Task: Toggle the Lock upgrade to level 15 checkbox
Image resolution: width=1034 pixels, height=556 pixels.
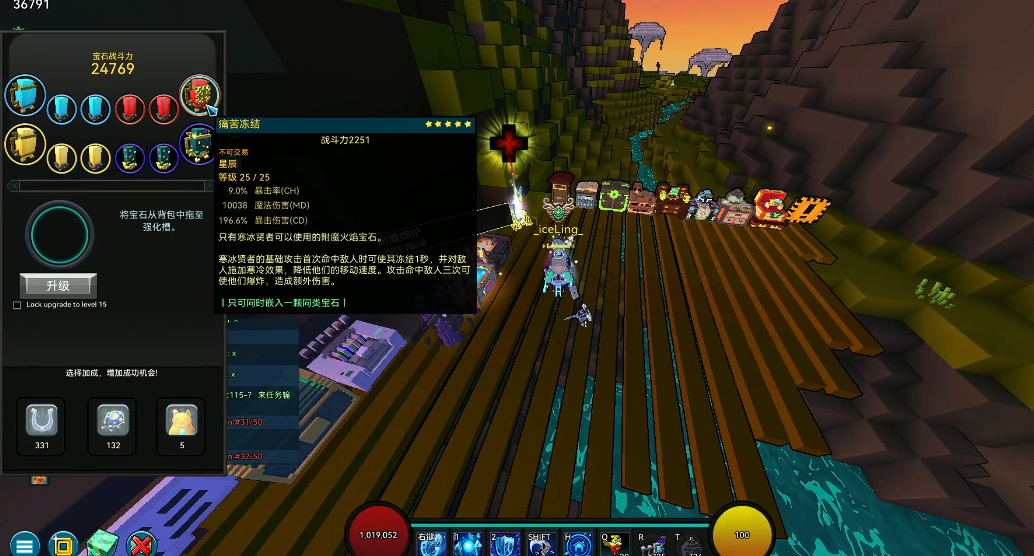Action: (17, 305)
